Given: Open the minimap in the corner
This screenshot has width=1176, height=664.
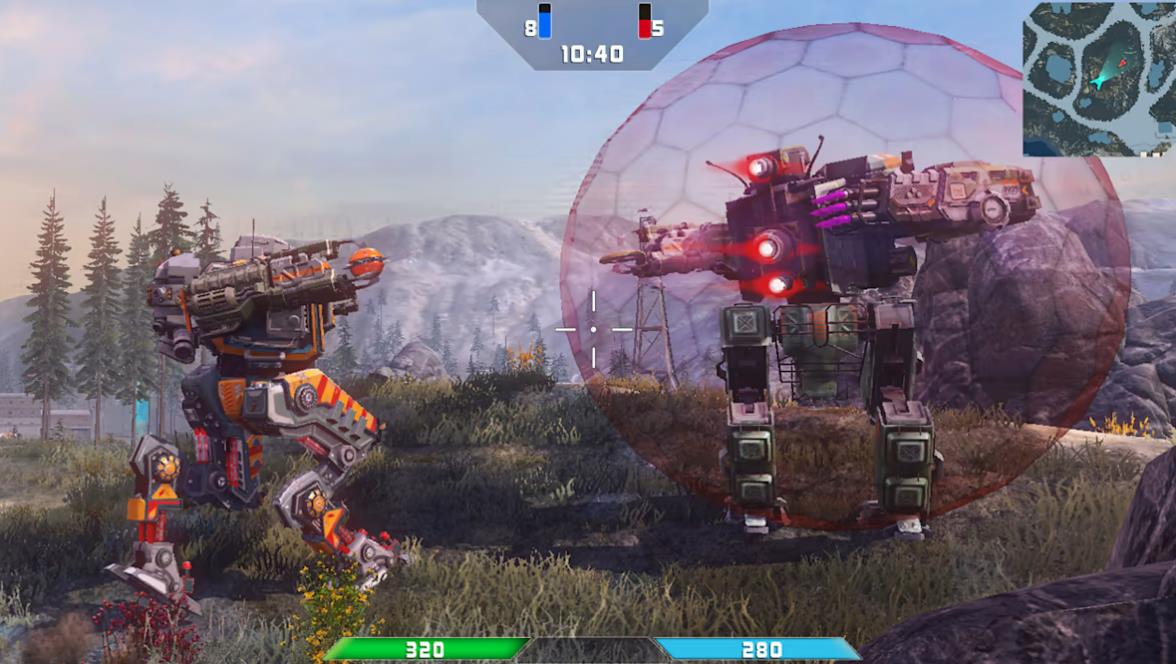Looking at the screenshot, I should click(x=1098, y=78).
